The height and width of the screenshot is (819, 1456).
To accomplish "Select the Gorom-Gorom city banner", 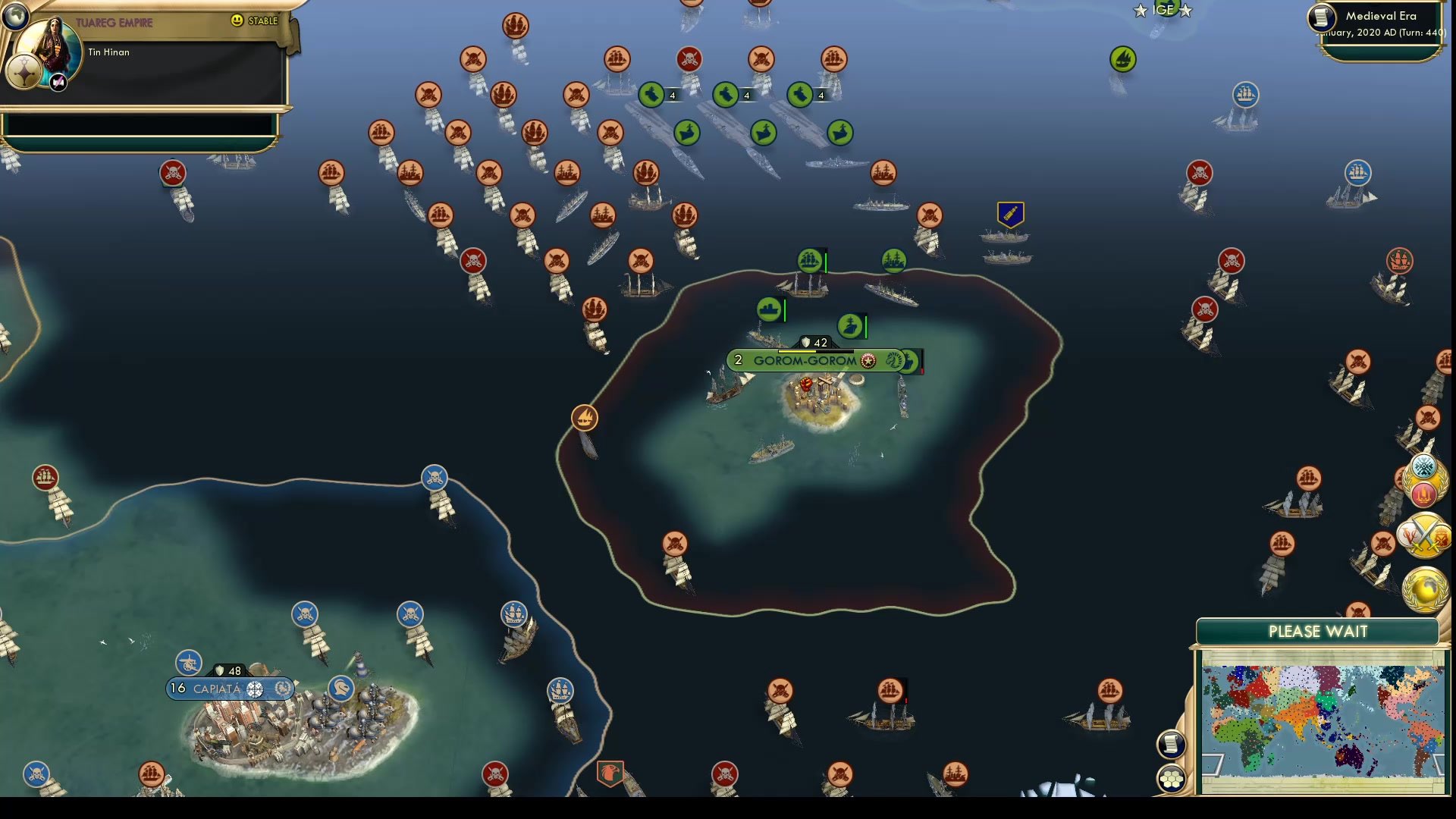I will pos(804,361).
